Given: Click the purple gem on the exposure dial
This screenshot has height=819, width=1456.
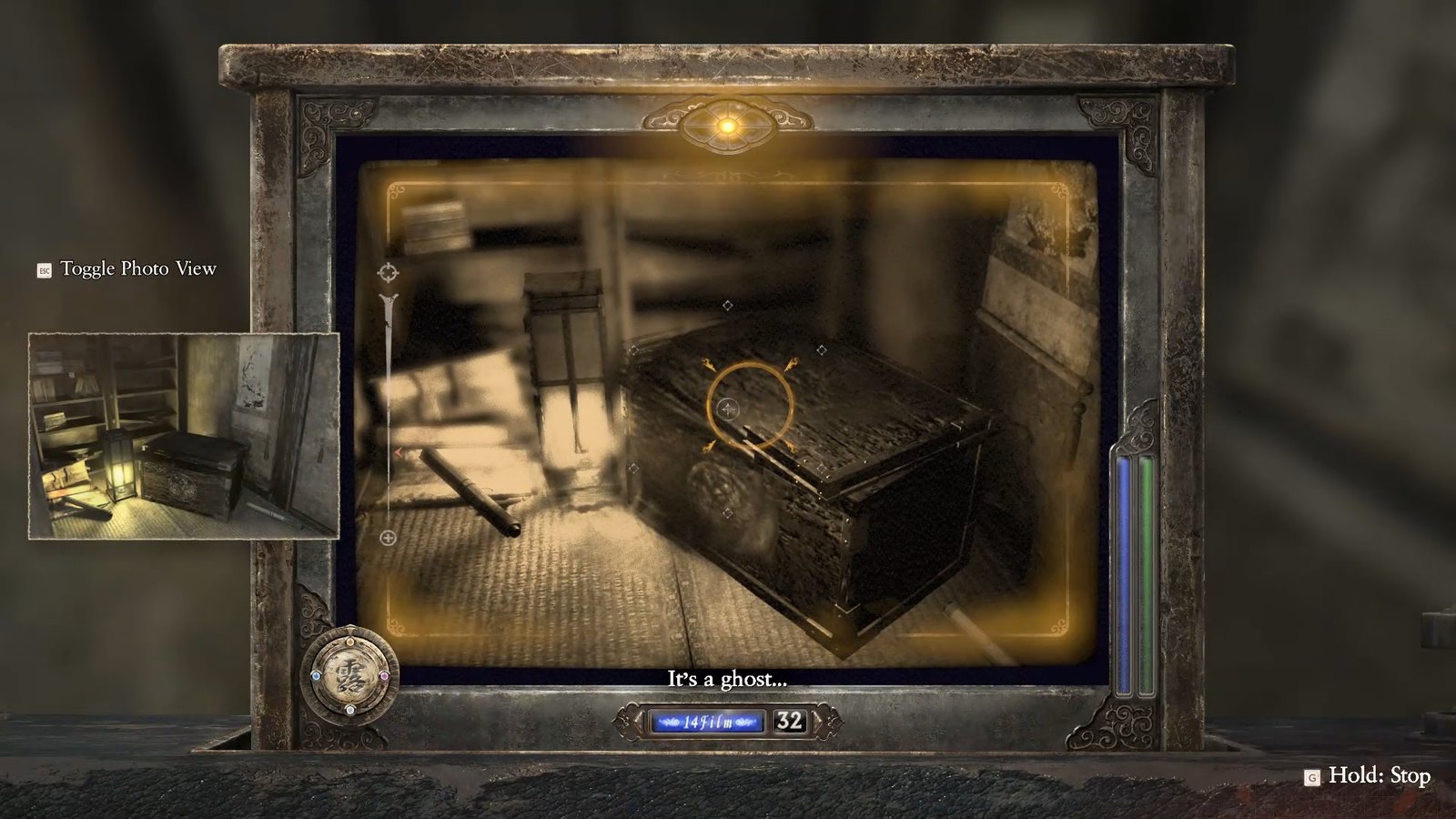Looking at the screenshot, I should click(x=384, y=676).
